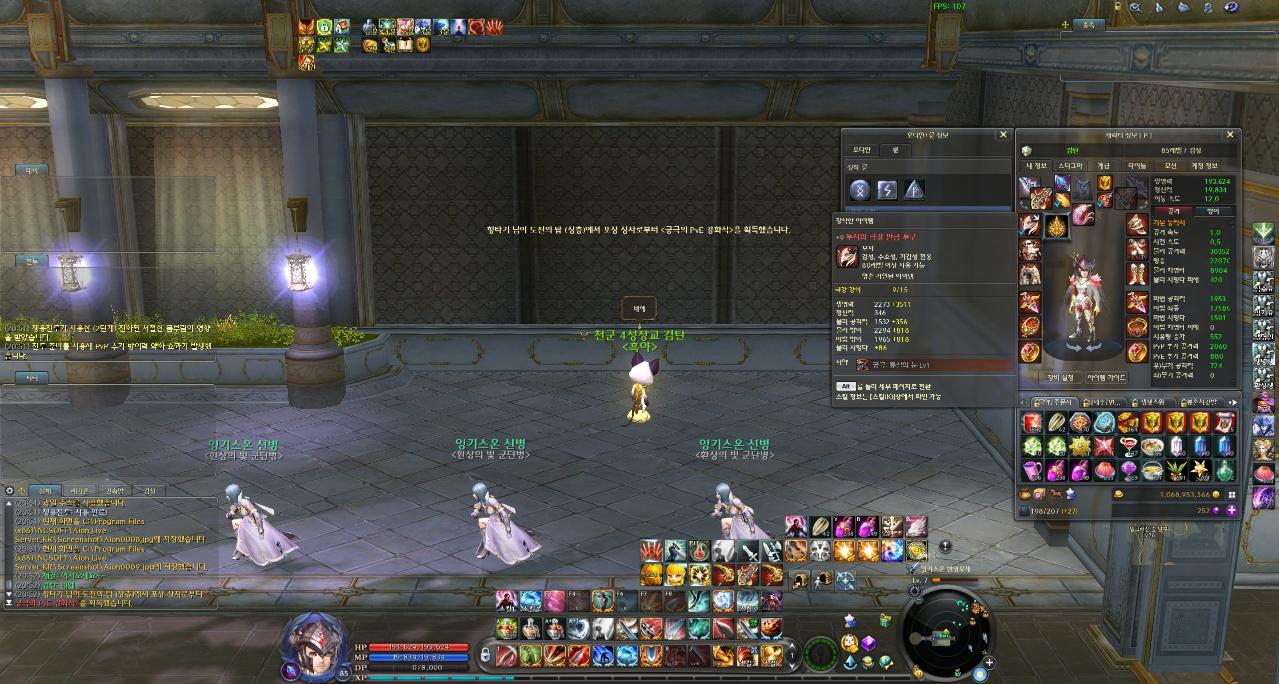Select the lightning rune icon
The height and width of the screenshot is (684, 1279).
[x=887, y=190]
